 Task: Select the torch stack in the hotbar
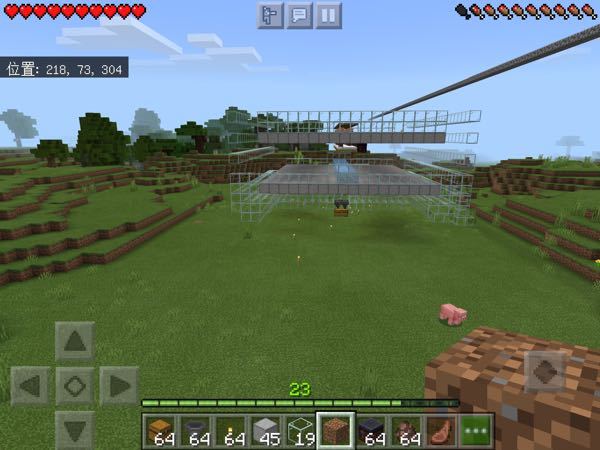[x=230, y=431]
